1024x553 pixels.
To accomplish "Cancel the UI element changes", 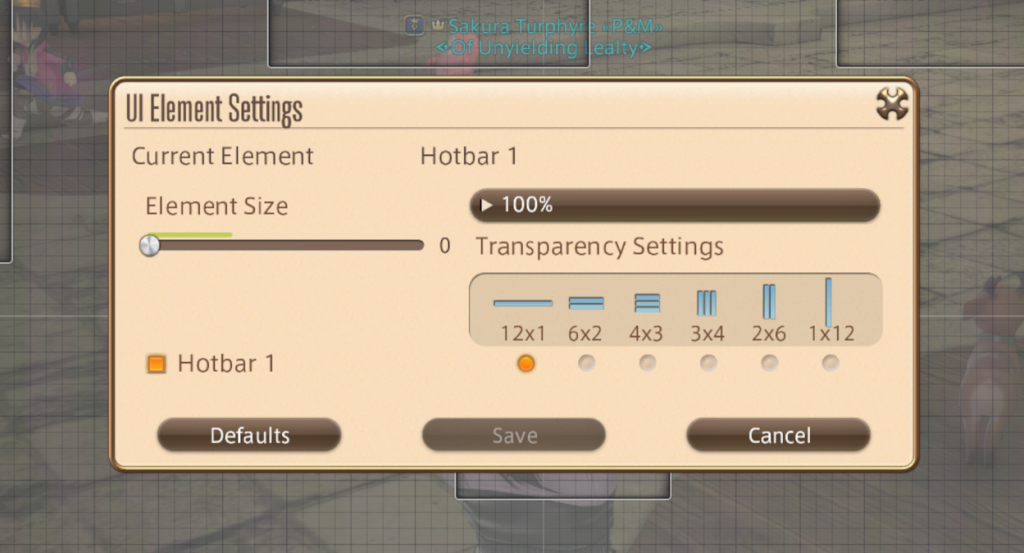I will click(x=778, y=435).
